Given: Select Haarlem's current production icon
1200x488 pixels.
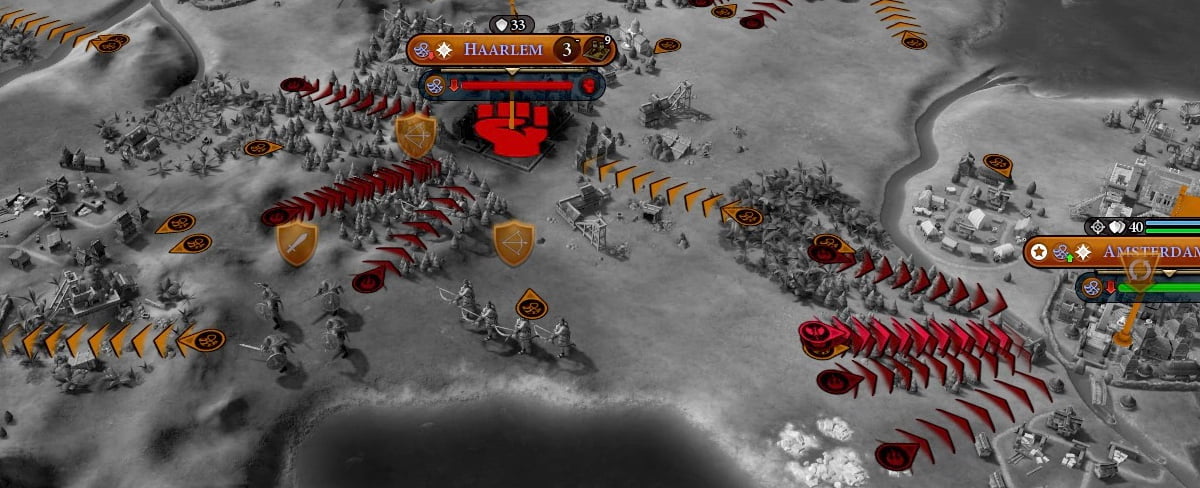Looking at the screenshot, I should [x=598, y=49].
